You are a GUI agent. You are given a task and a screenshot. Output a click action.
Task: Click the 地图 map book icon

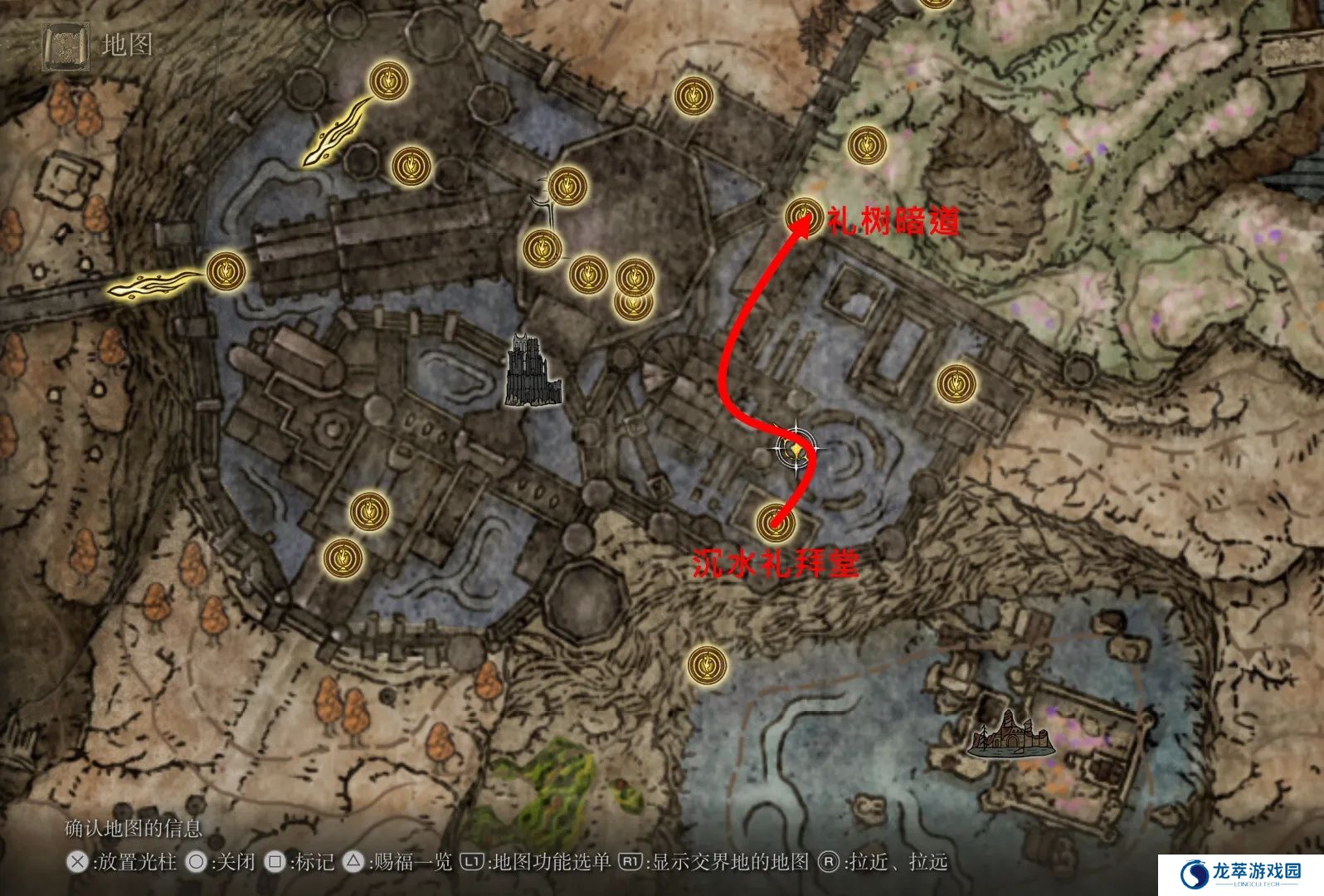pyautogui.click(x=66, y=45)
